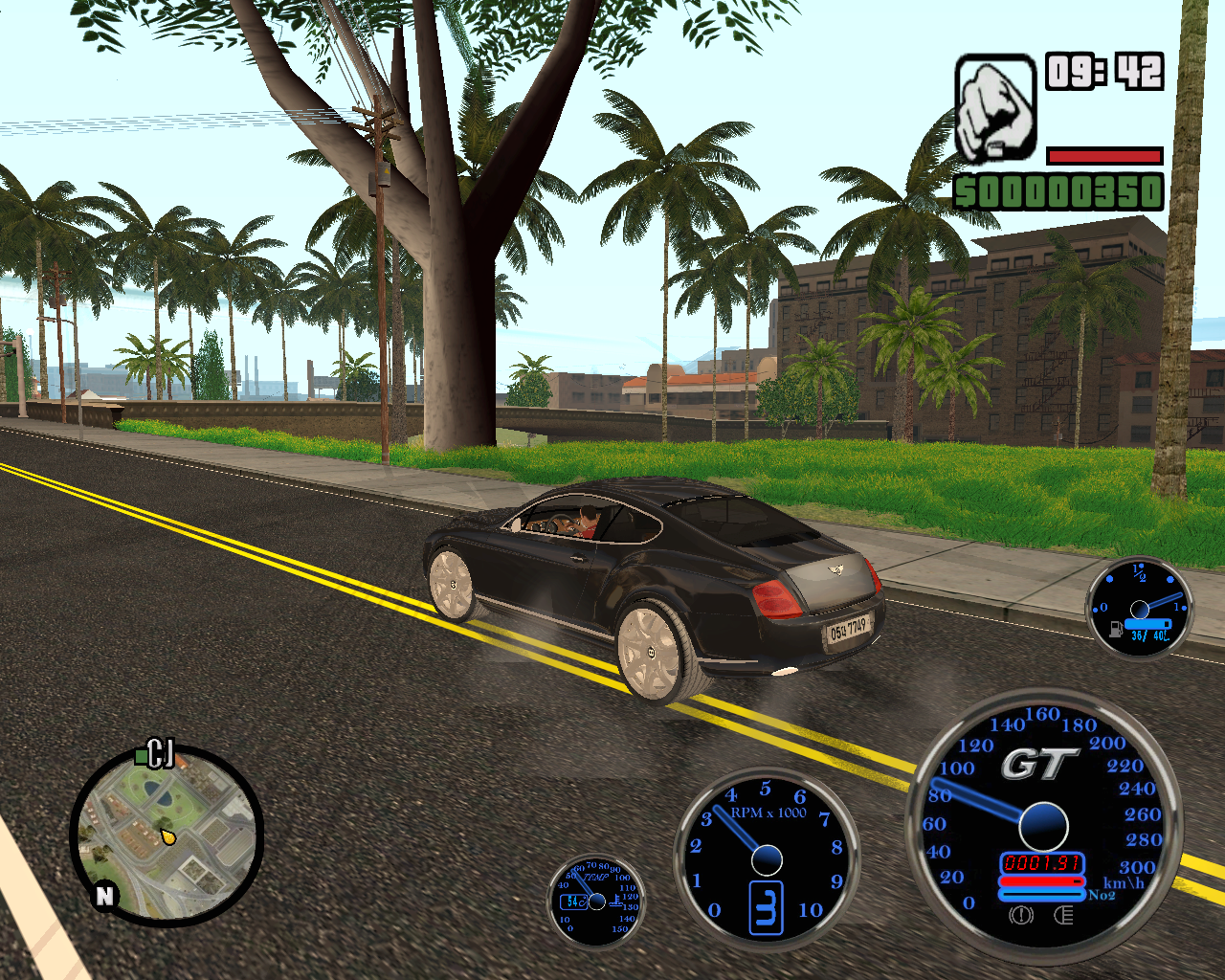This screenshot has height=980, width=1225.
Task: Open the circular radar minimap
Action: coord(167,835)
